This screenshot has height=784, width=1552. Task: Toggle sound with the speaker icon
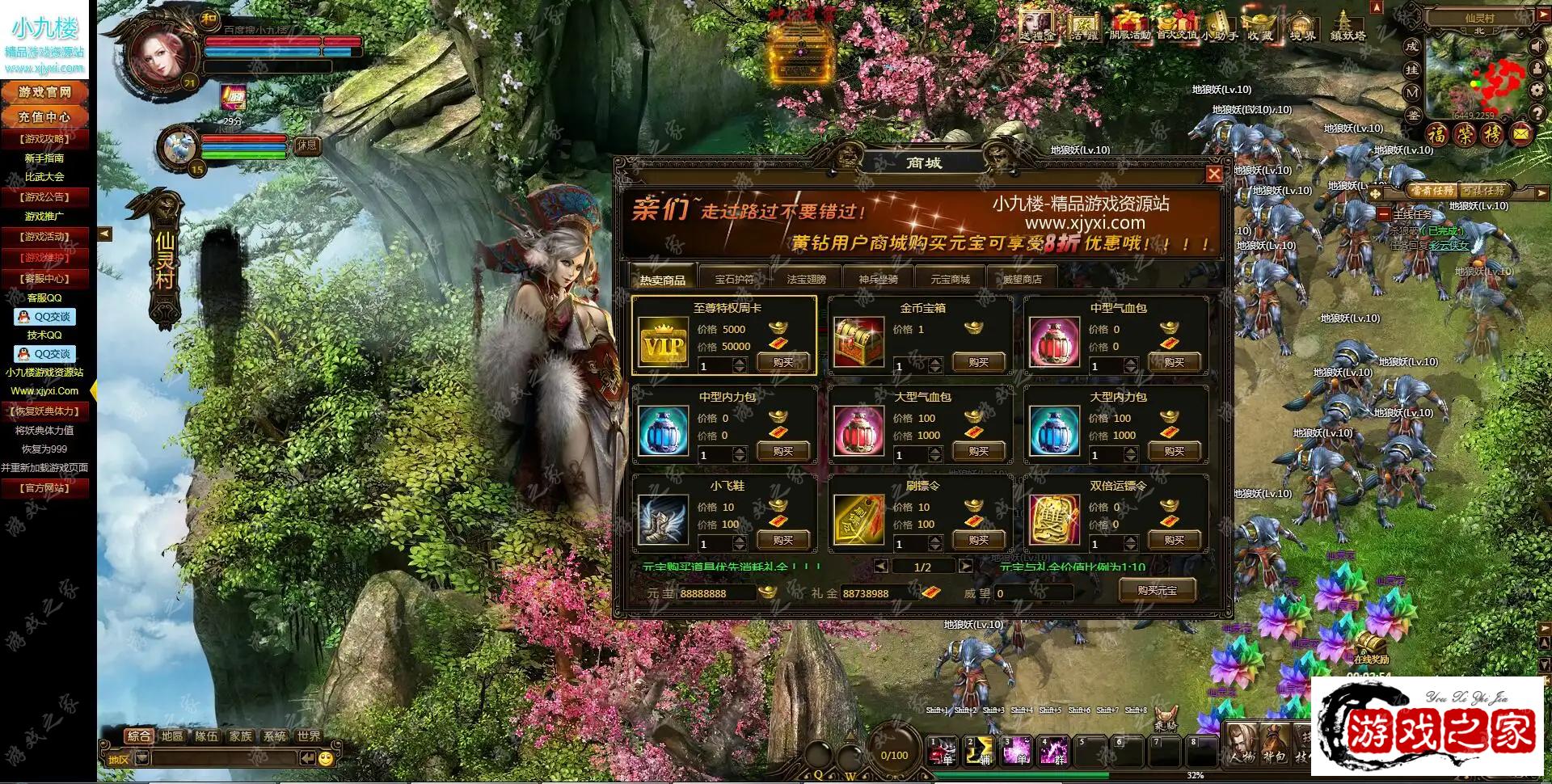1537,48
